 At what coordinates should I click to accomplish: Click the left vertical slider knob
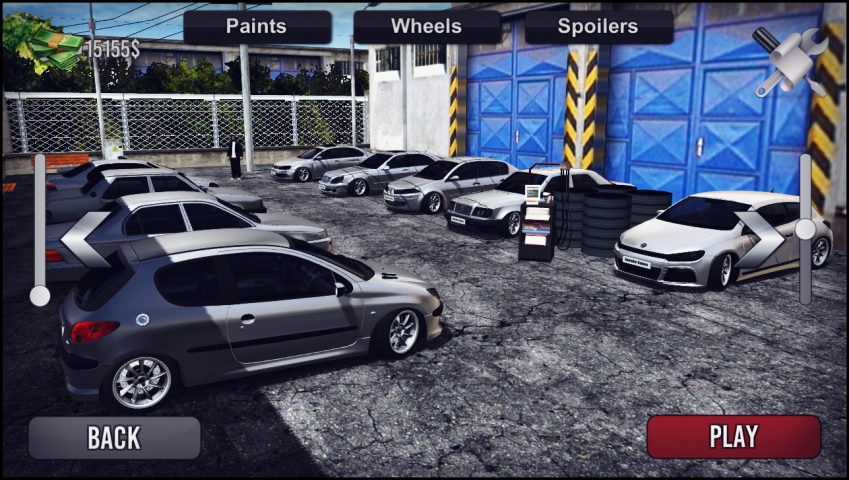click(x=40, y=295)
